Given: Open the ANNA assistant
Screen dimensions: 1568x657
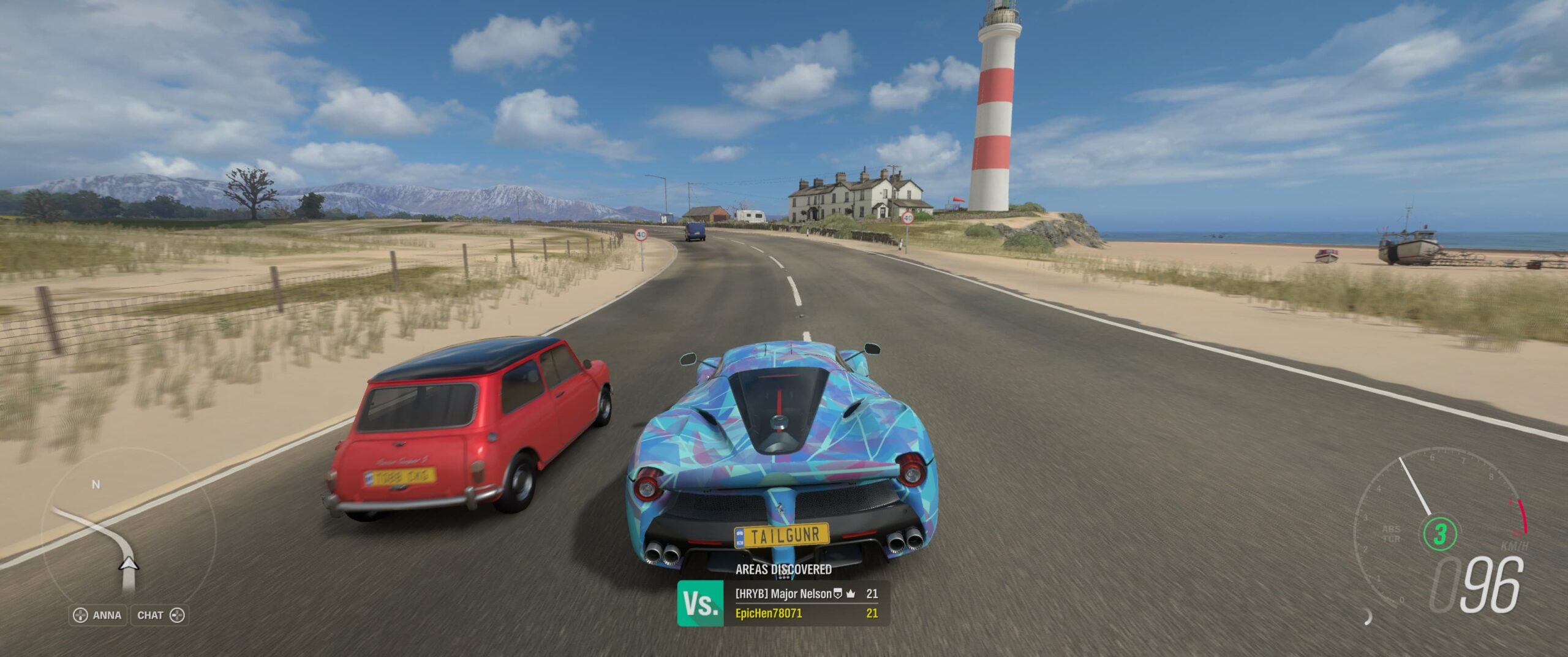Looking at the screenshot, I should 98,615.
